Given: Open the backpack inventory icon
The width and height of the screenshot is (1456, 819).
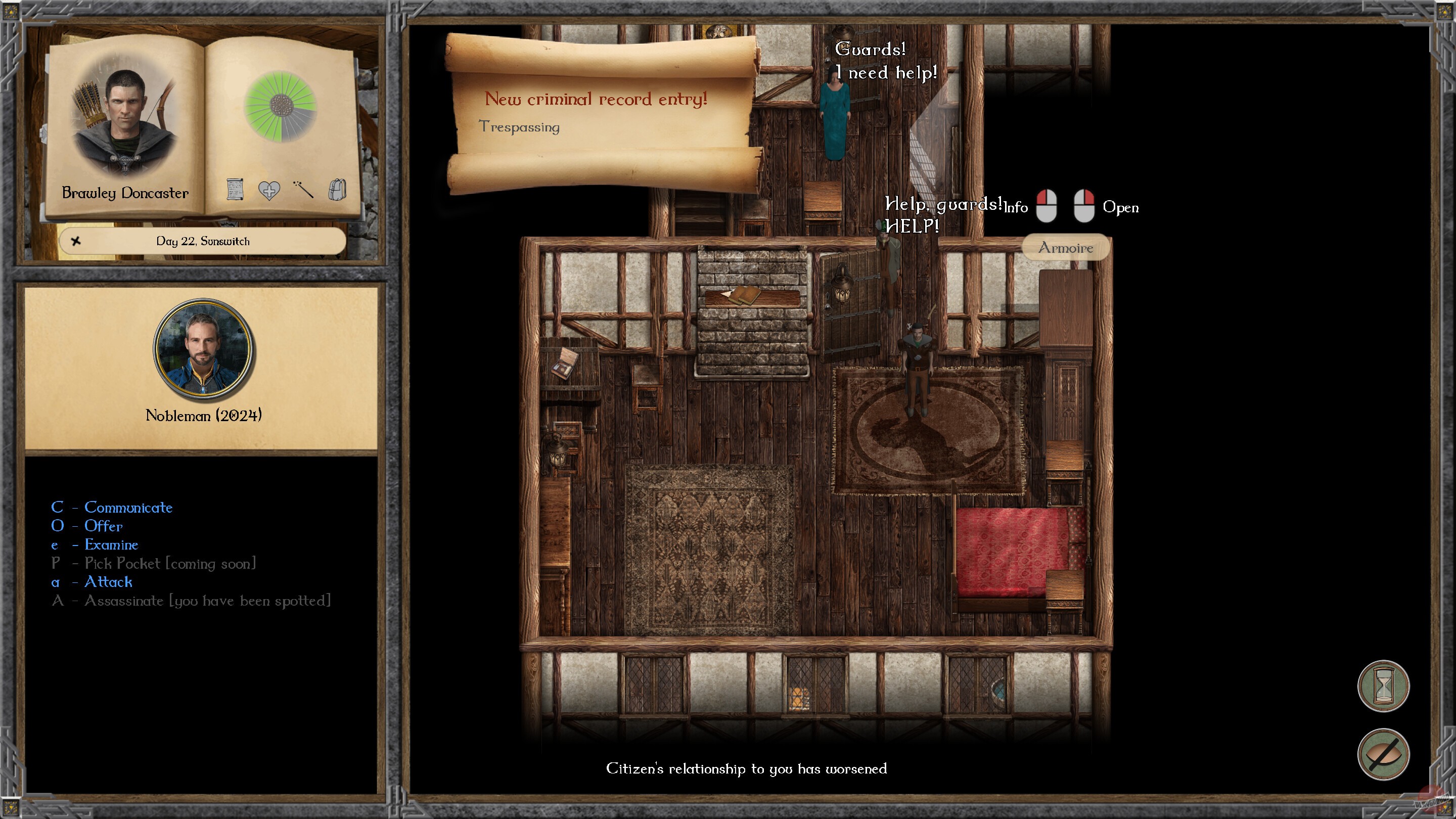Looking at the screenshot, I should 337,191.
